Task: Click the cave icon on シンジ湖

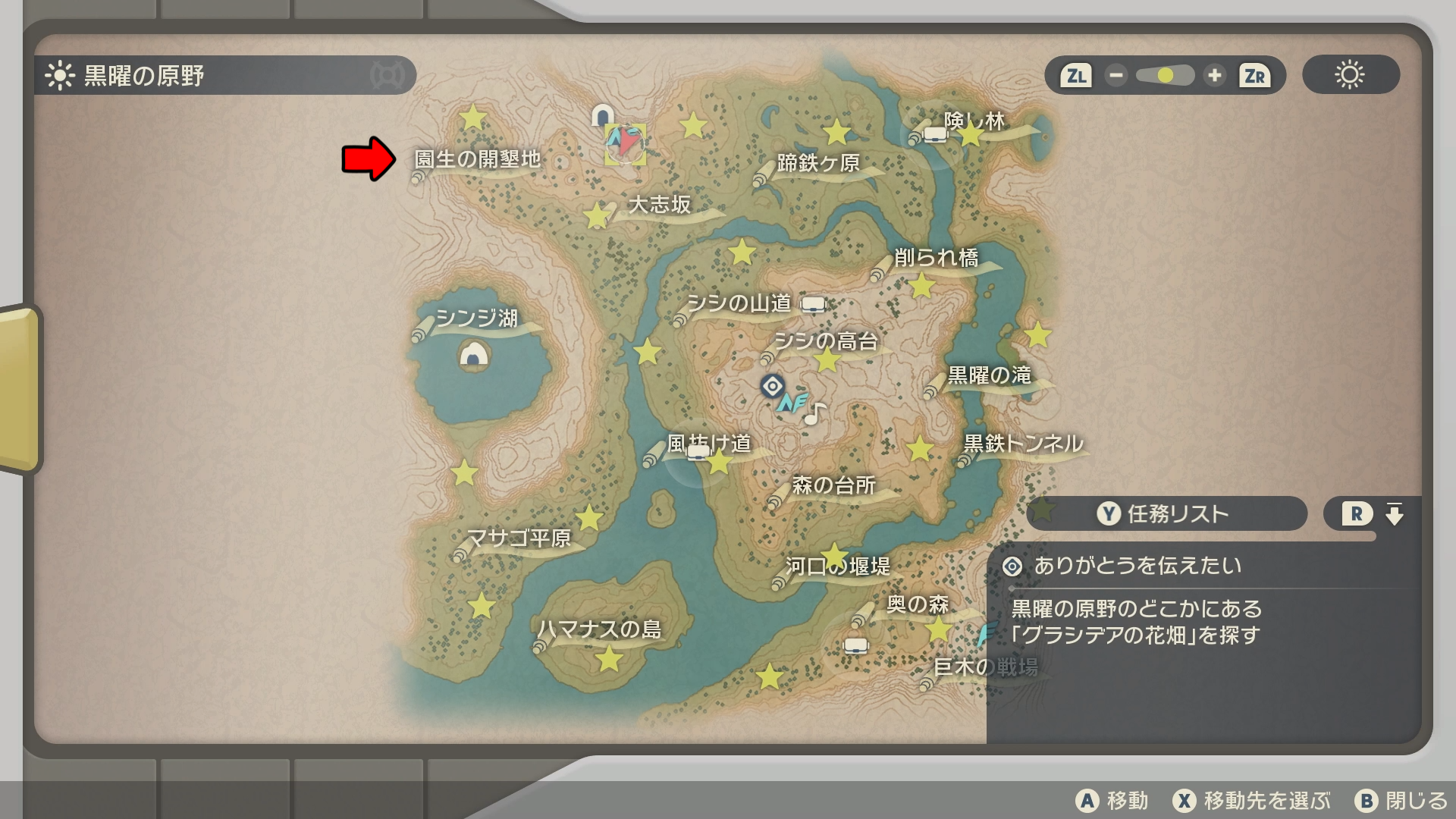Action: [x=474, y=354]
